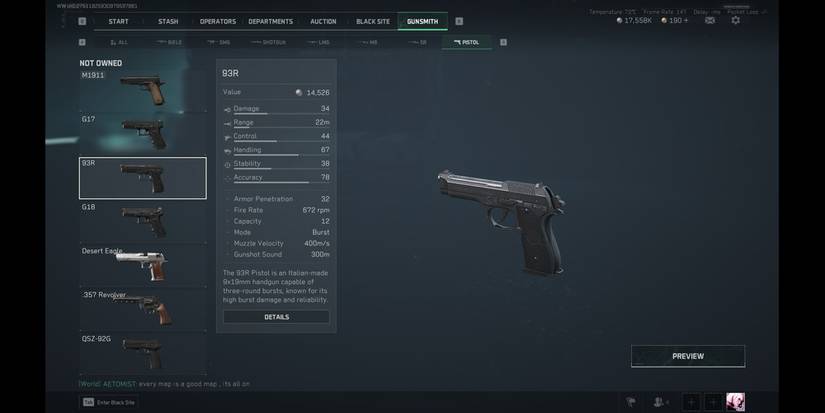Image resolution: width=825 pixels, height=413 pixels.
Task: Switch to the Stash tab
Action: click(x=168, y=21)
